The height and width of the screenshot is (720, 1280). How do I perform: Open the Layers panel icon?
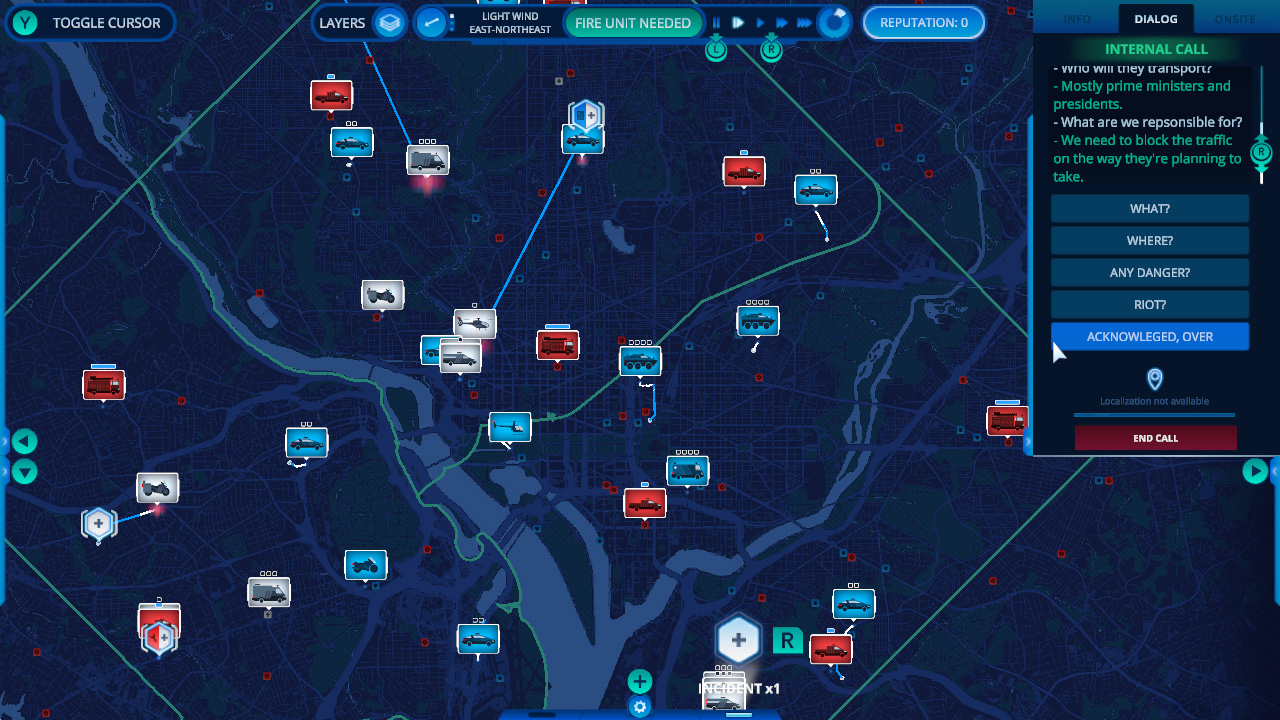pyautogui.click(x=387, y=22)
